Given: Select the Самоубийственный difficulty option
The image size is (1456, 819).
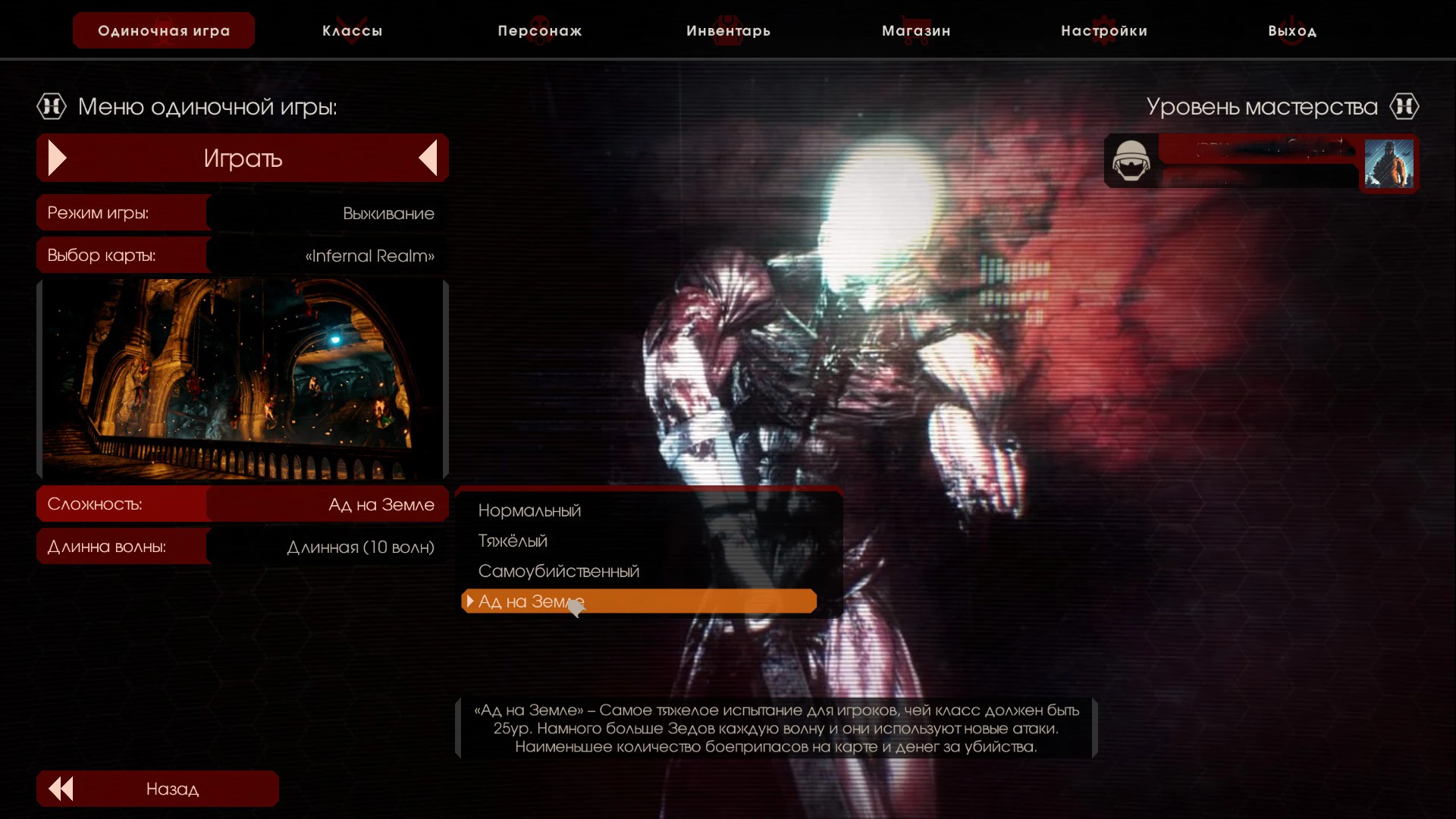Looking at the screenshot, I should point(559,570).
